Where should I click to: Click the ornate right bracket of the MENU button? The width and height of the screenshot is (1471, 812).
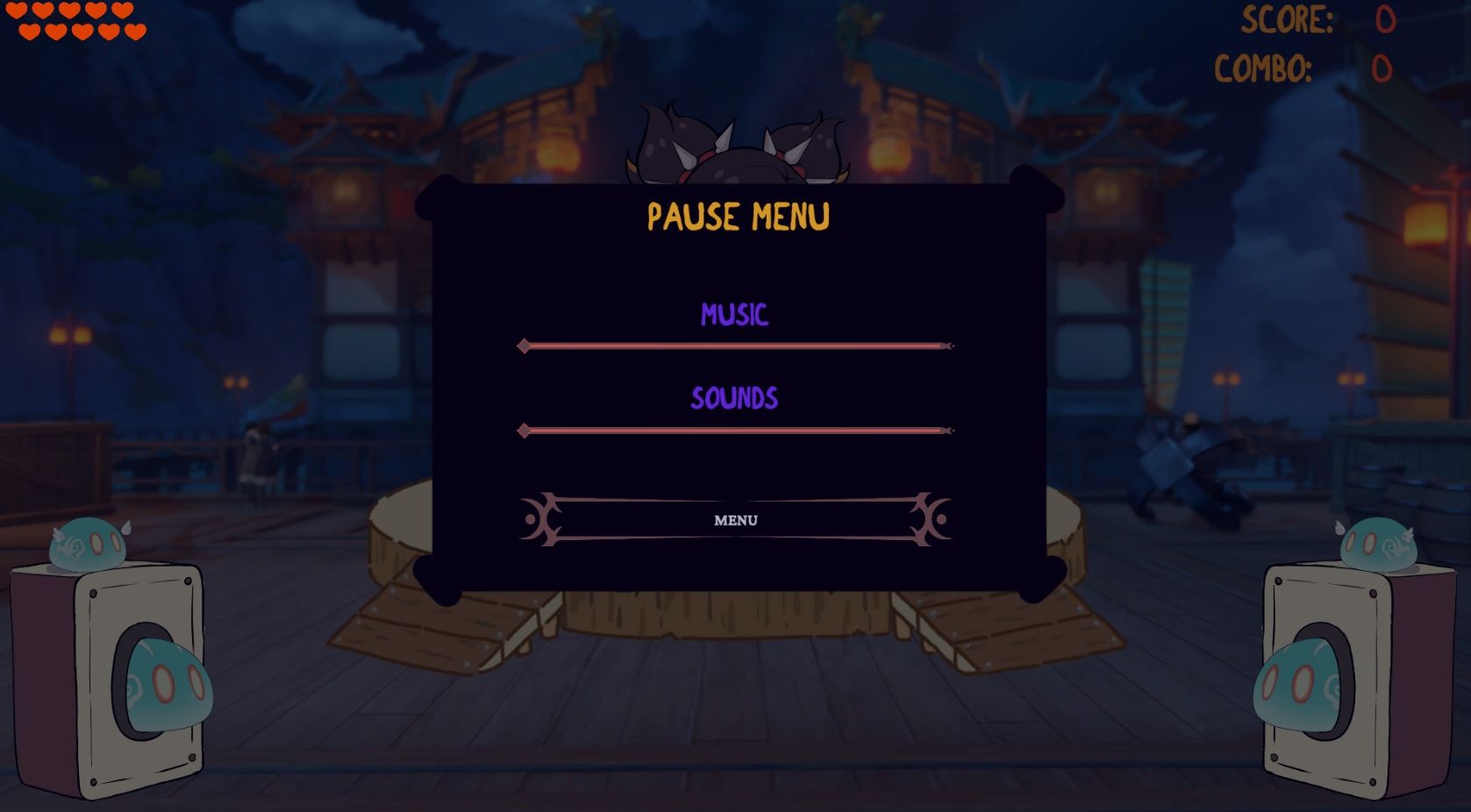pyautogui.click(x=930, y=520)
